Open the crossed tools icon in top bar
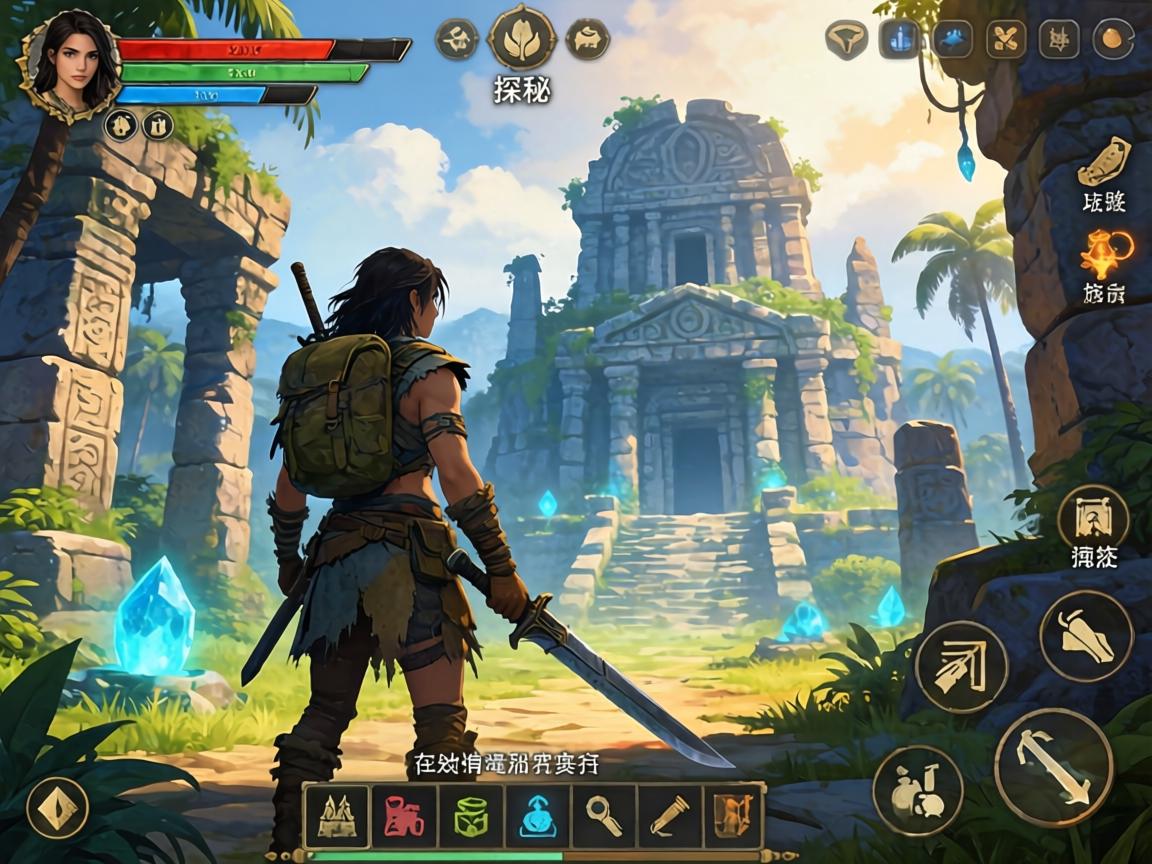The height and width of the screenshot is (864, 1152). point(1005,39)
